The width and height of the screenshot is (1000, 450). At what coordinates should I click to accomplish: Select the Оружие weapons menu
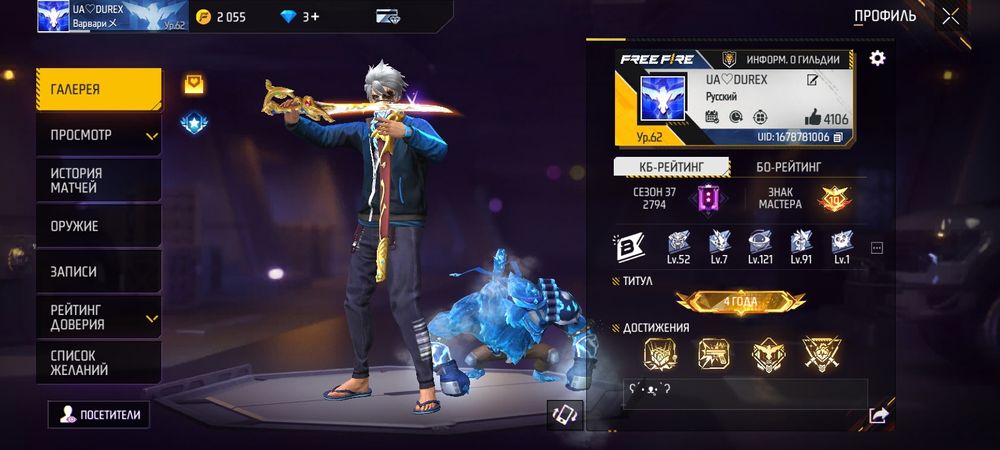98,226
